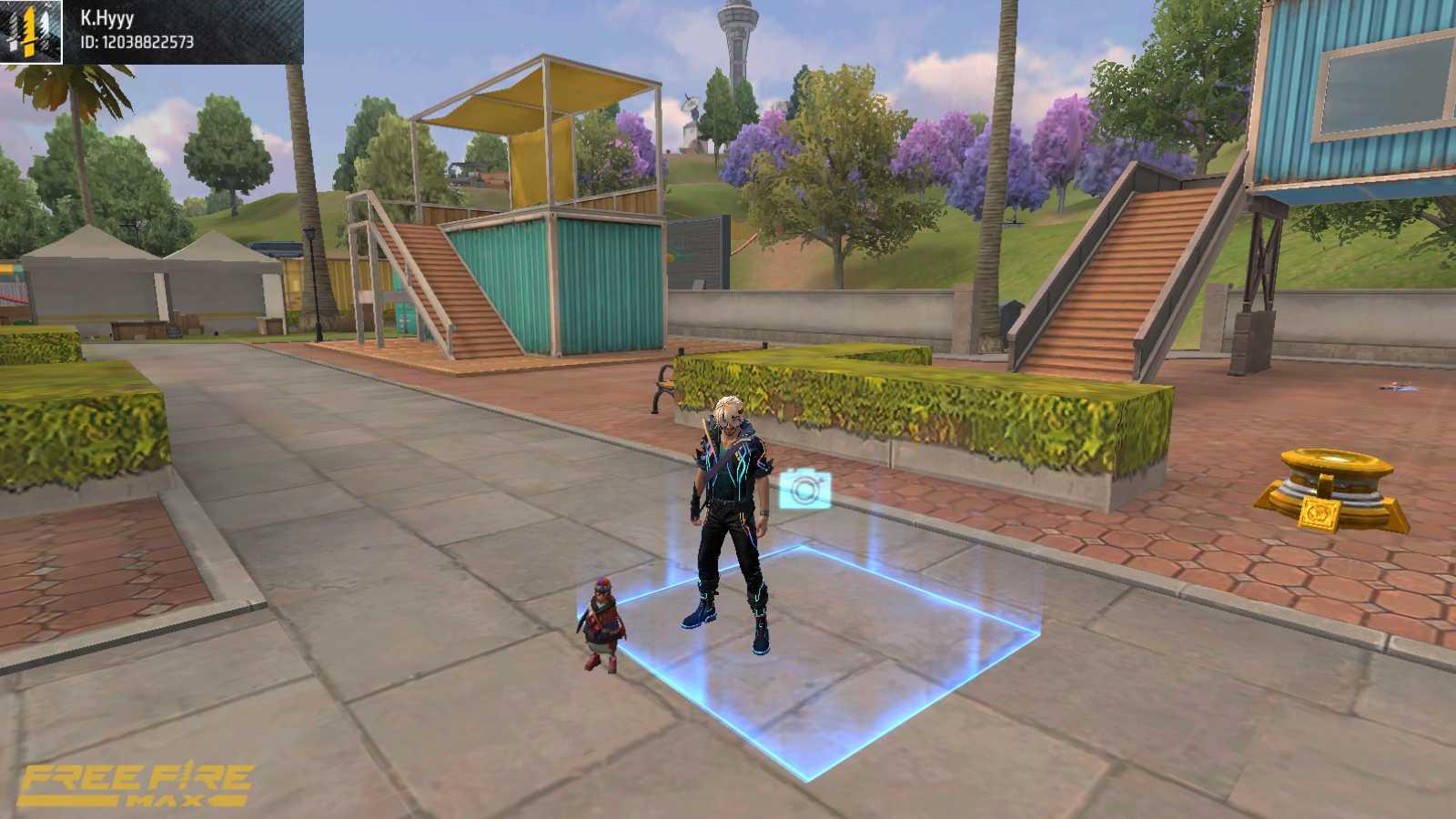
Task: Tap the floating camera photo icon
Action: 804,490
